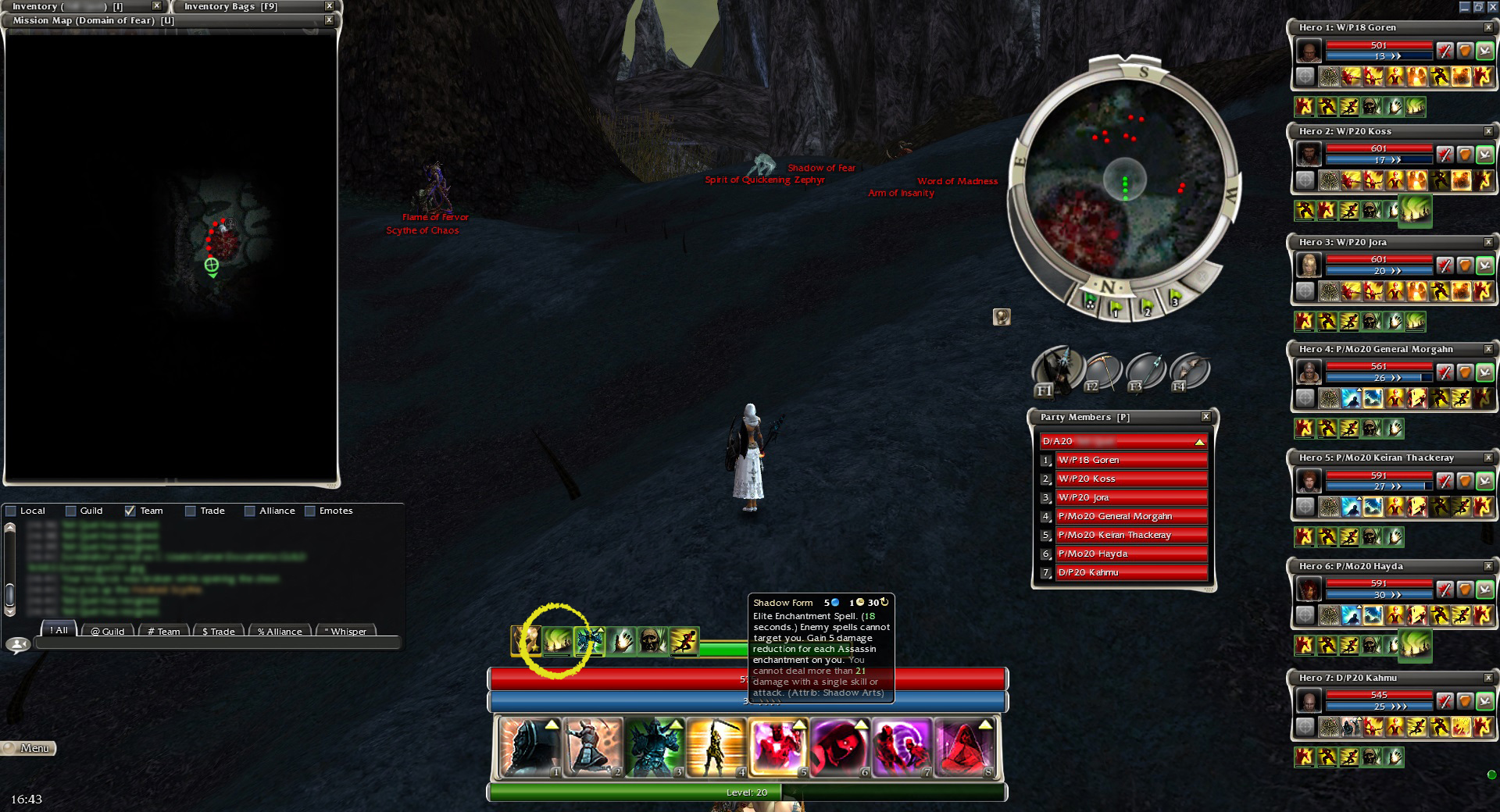Toggle the Team chat checkbox
1500x812 pixels.
(130, 511)
